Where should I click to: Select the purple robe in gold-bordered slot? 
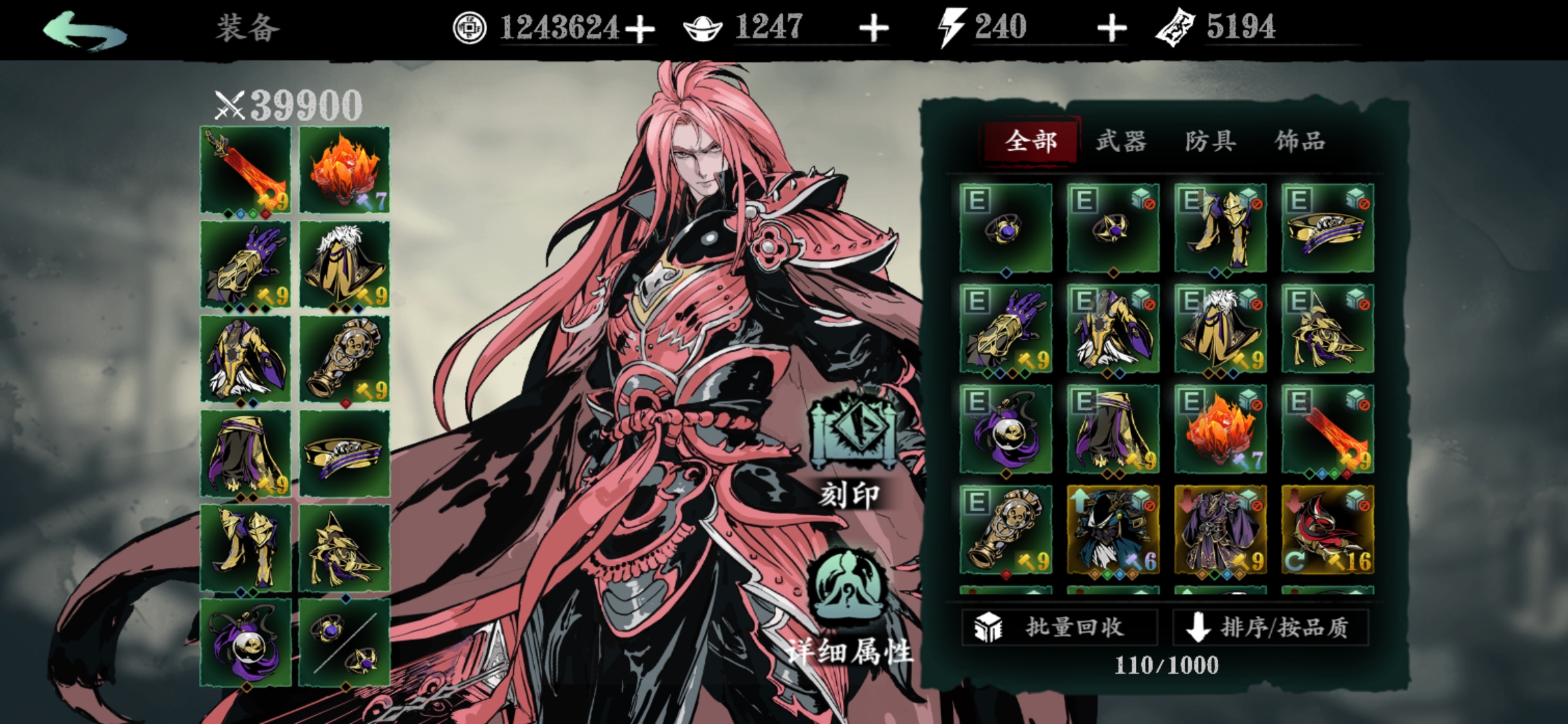tap(1220, 530)
